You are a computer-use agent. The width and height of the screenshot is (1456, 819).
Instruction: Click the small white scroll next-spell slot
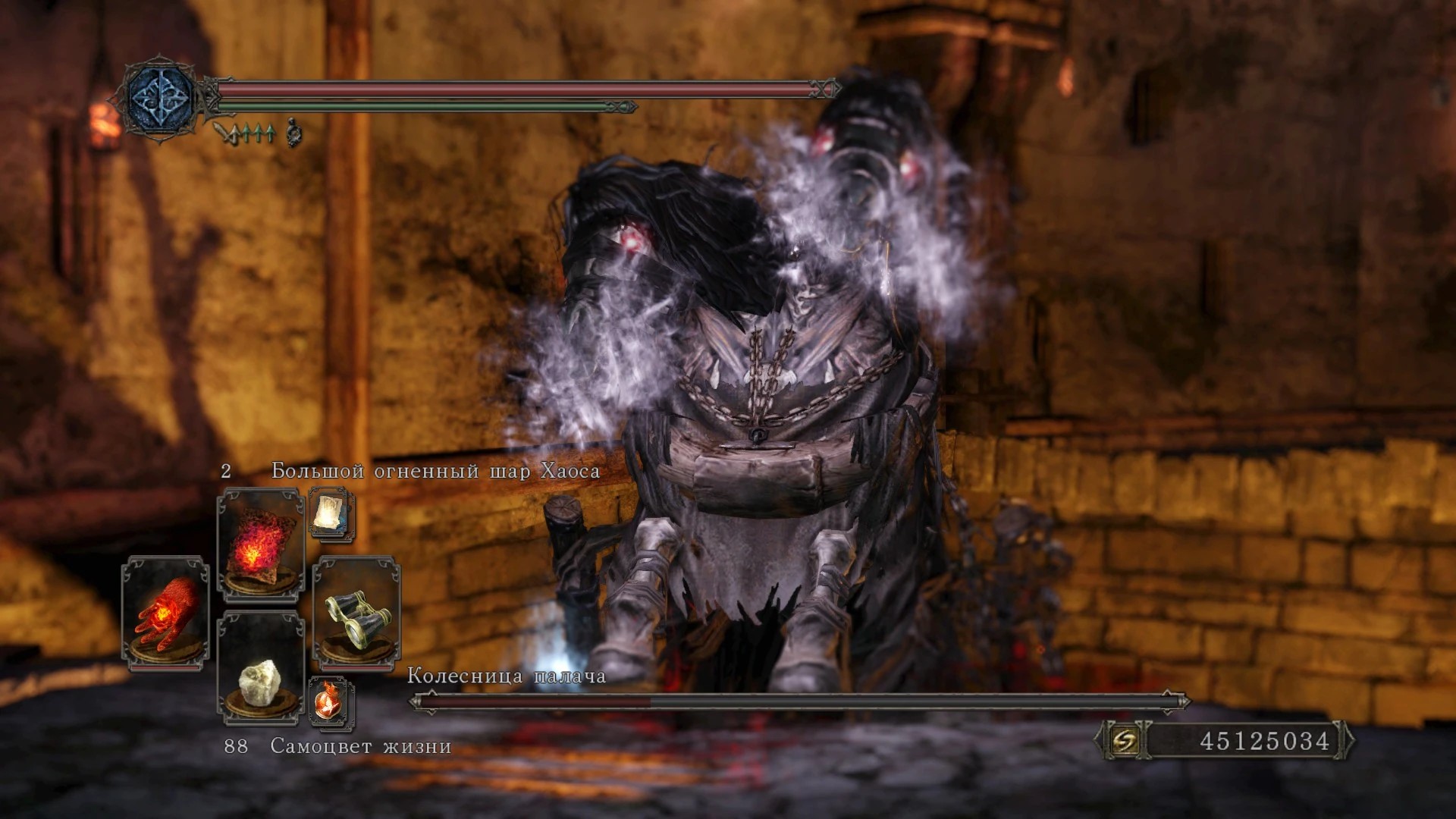331,515
